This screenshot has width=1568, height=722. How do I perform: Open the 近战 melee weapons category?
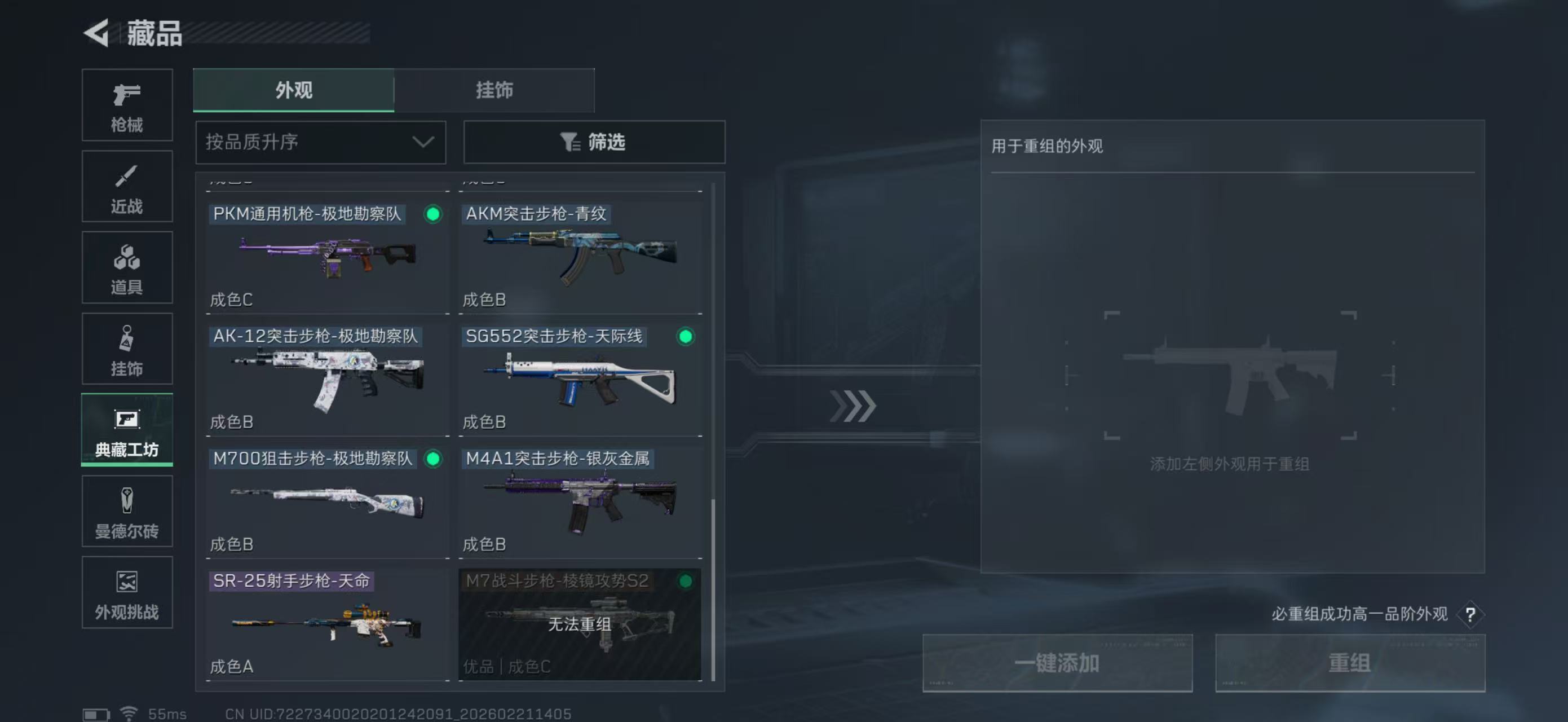[127, 186]
